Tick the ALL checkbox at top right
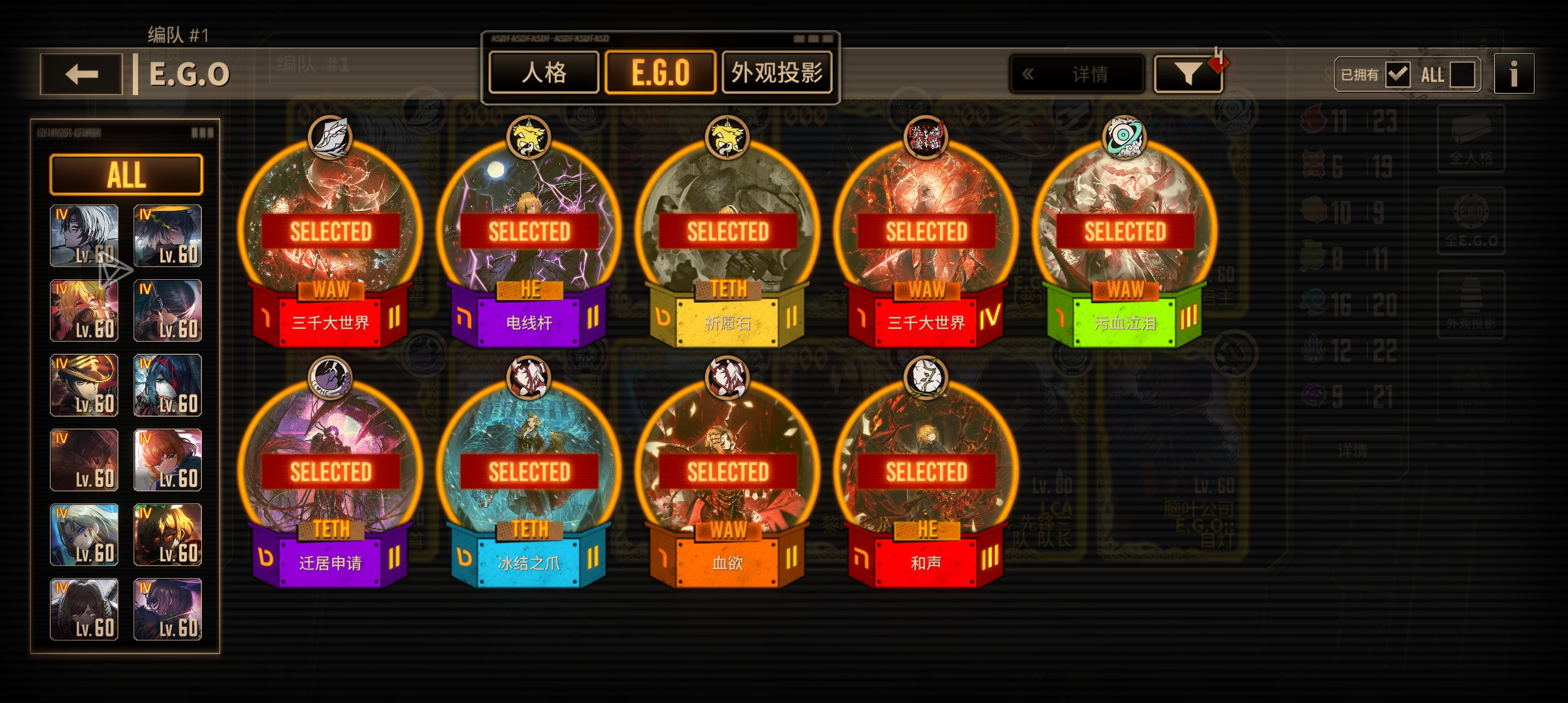1568x703 pixels. tap(1462, 75)
